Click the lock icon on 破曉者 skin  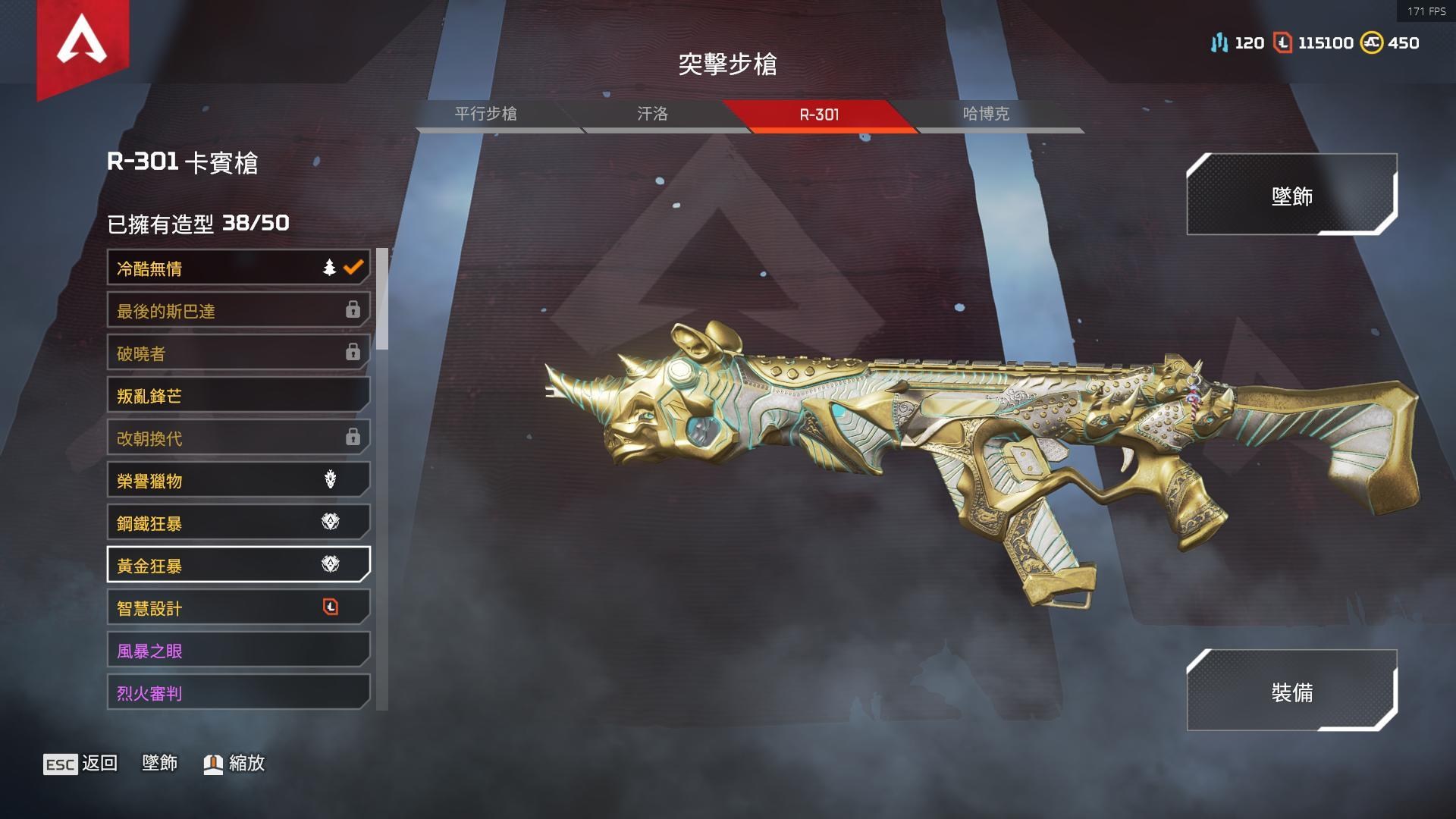click(x=352, y=353)
